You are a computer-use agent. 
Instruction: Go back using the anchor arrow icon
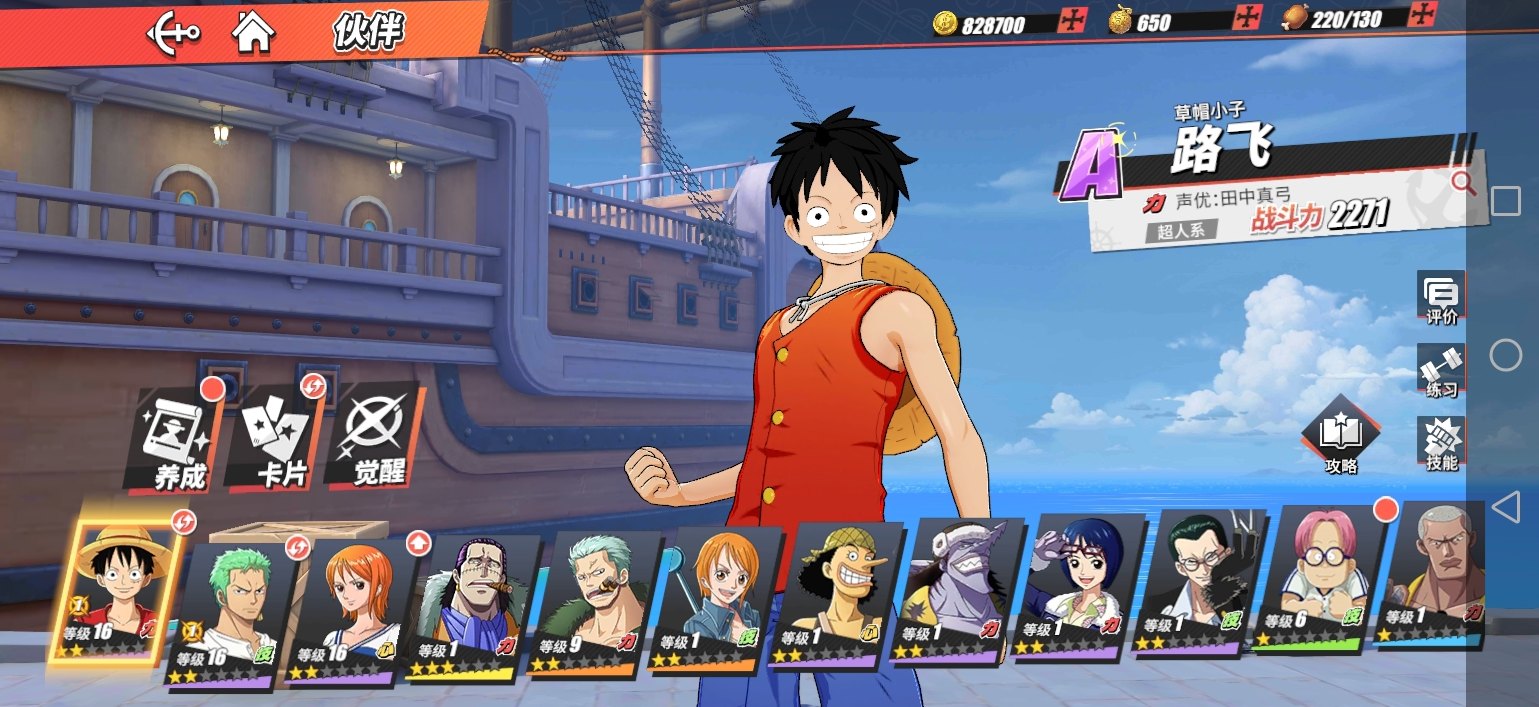click(x=172, y=33)
